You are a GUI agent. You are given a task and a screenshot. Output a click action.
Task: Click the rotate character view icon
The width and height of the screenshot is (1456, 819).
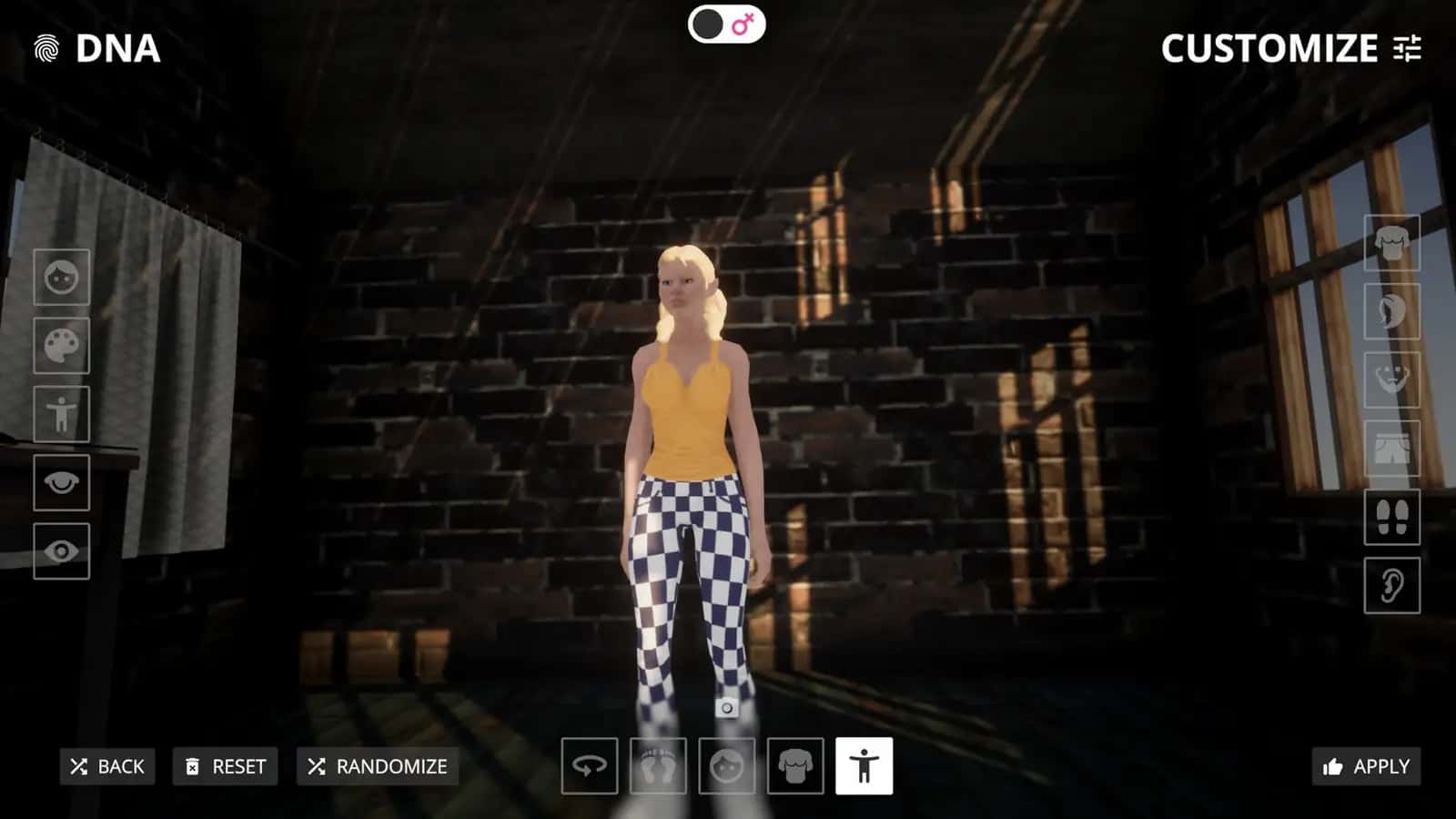[590, 765]
